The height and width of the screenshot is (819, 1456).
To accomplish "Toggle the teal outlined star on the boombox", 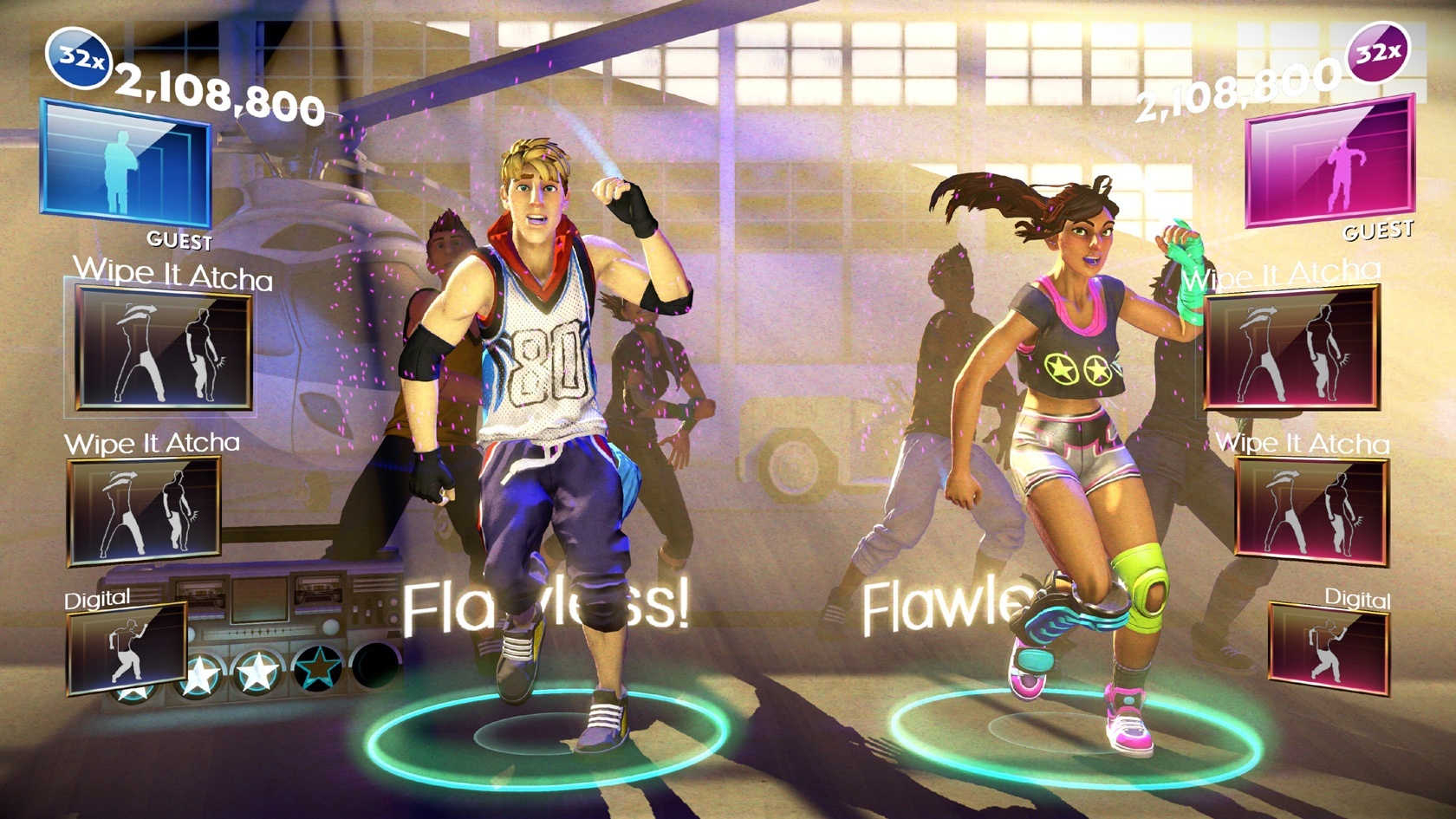I will pyautogui.click(x=317, y=667).
